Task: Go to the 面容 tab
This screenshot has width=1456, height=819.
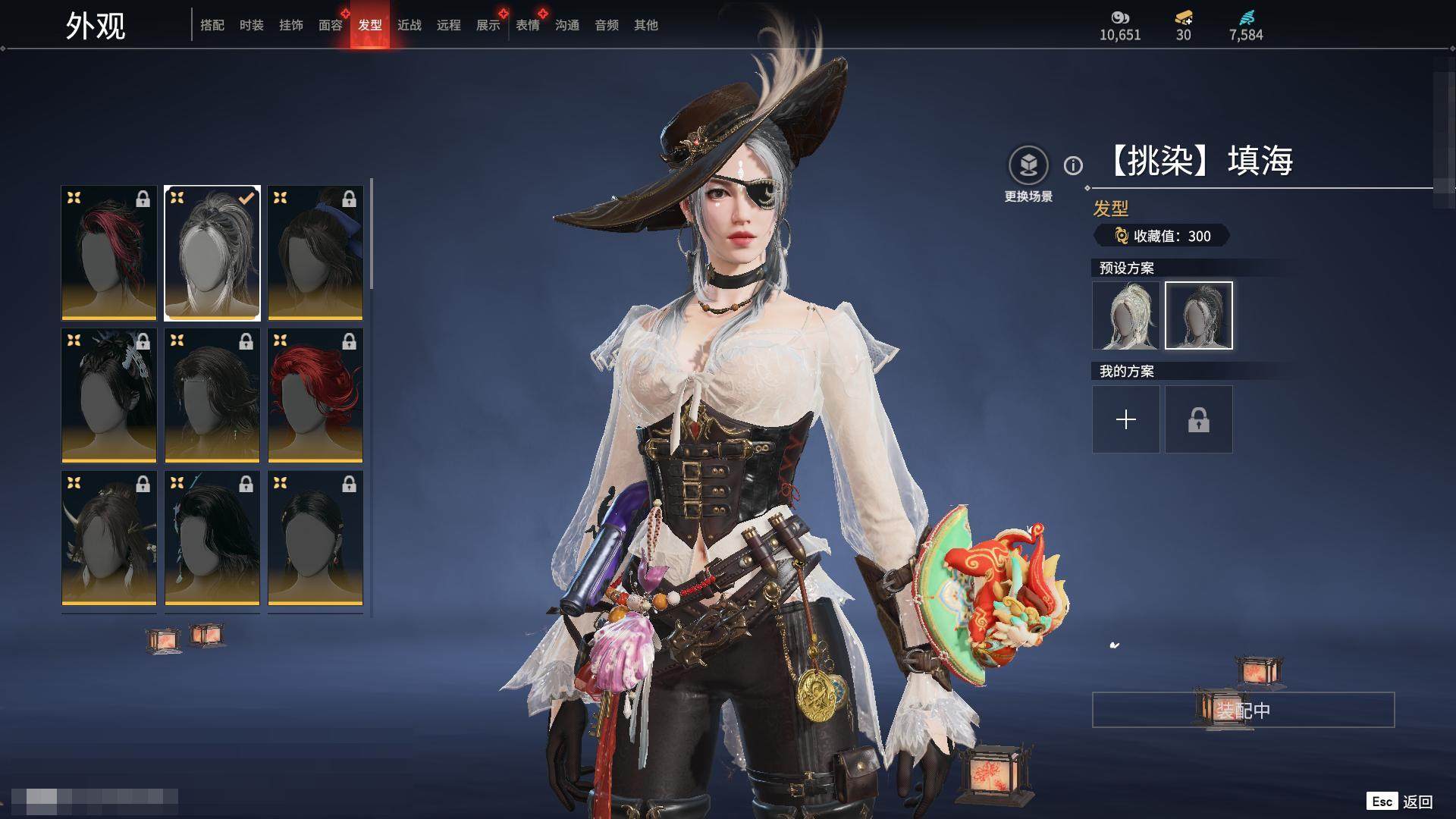Action: pos(331,25)
